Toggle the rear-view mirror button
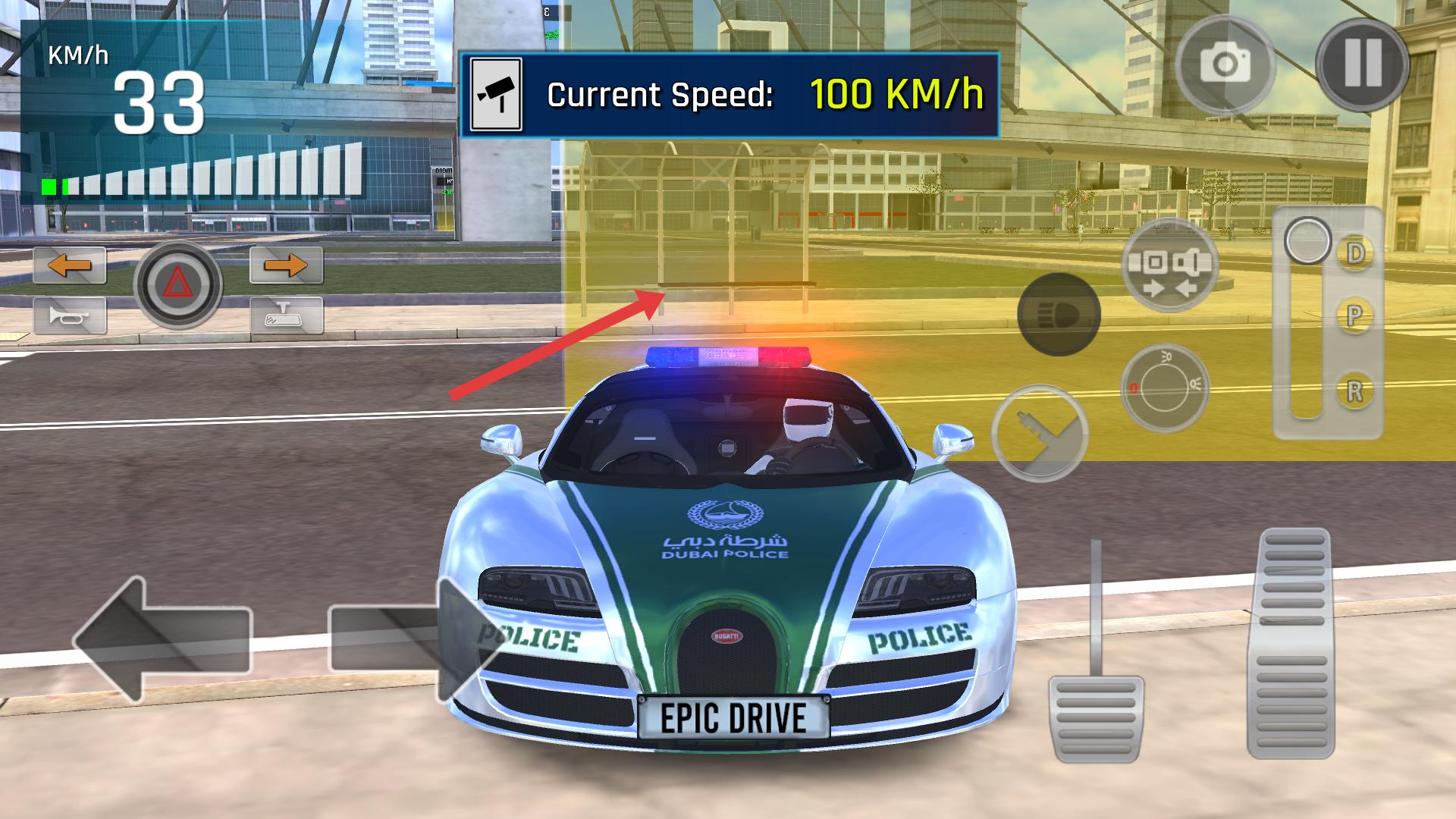Image resolution: width=1456 pixels, height=819 pixels. pos(286,315)
